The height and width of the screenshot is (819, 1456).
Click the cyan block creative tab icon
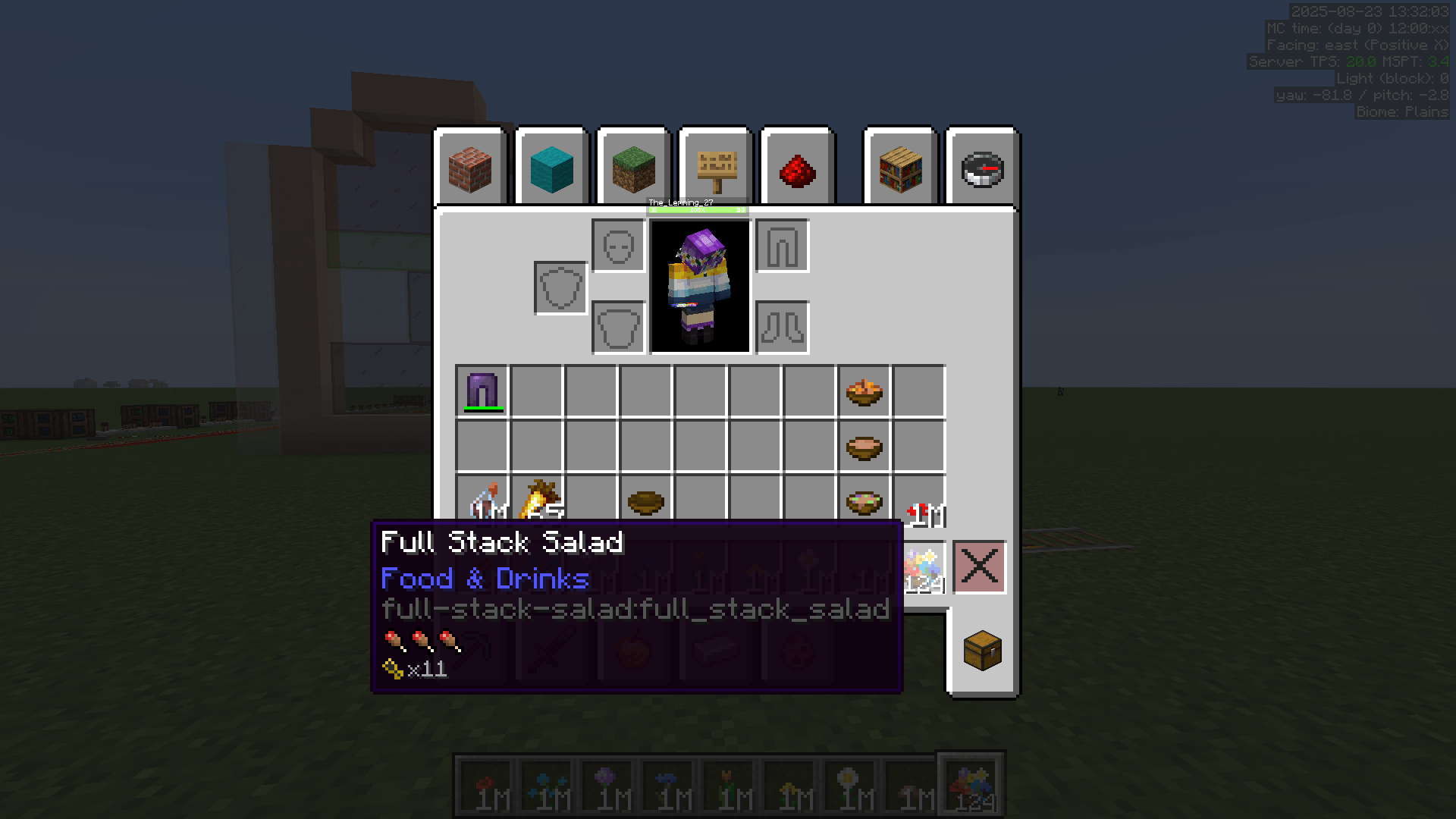[x=551, y=168]
